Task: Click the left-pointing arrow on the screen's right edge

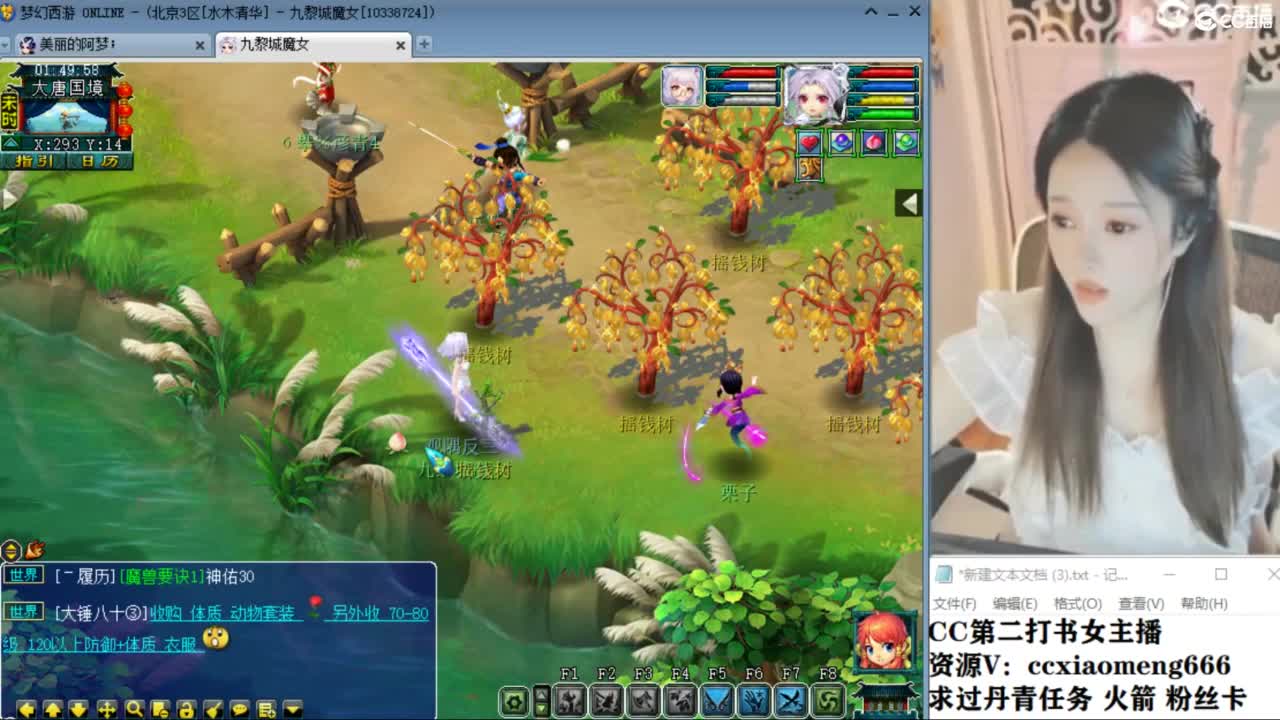Action: (x=909, y=203)
